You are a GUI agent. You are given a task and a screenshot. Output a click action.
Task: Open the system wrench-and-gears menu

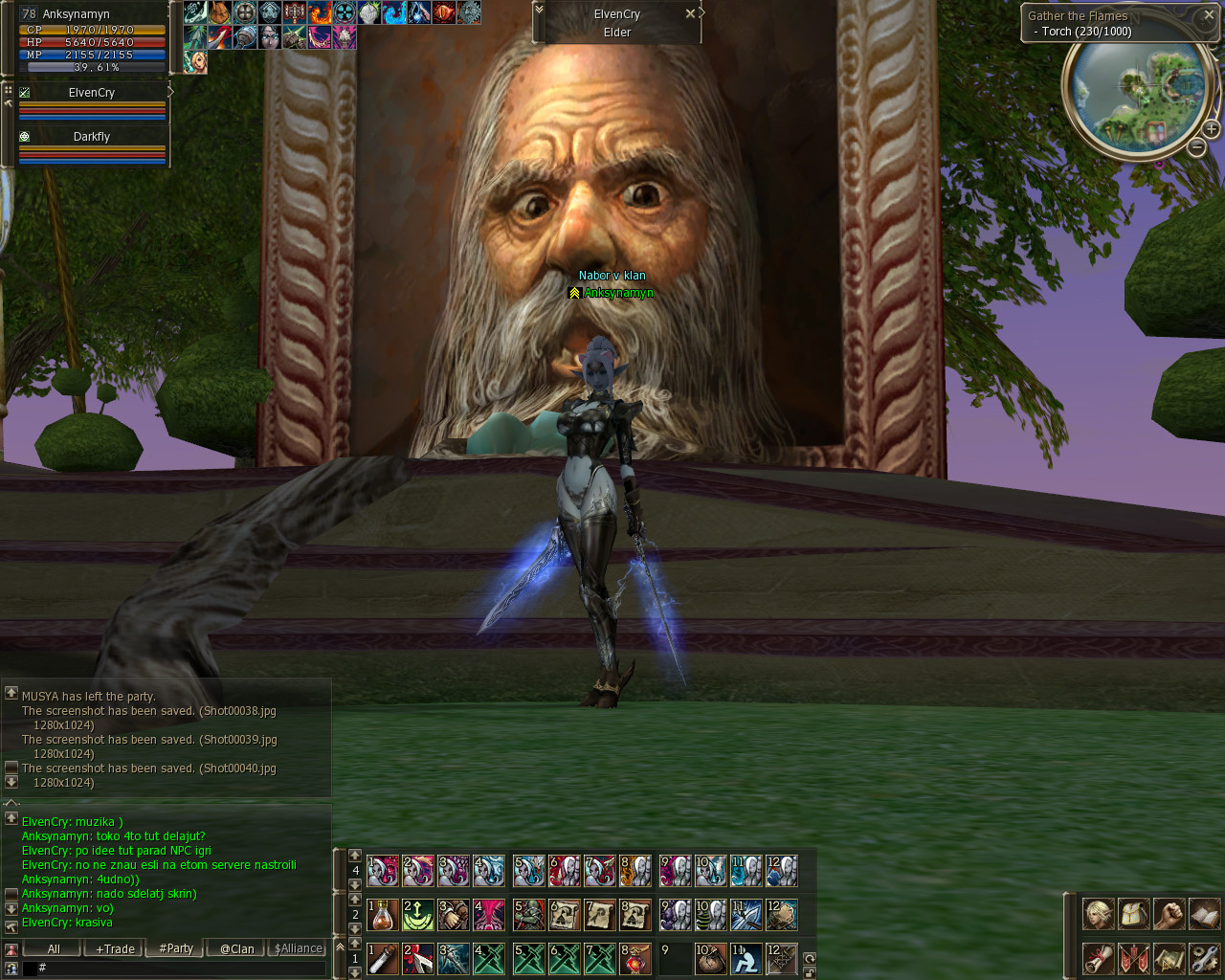(x=1204, y=958)
